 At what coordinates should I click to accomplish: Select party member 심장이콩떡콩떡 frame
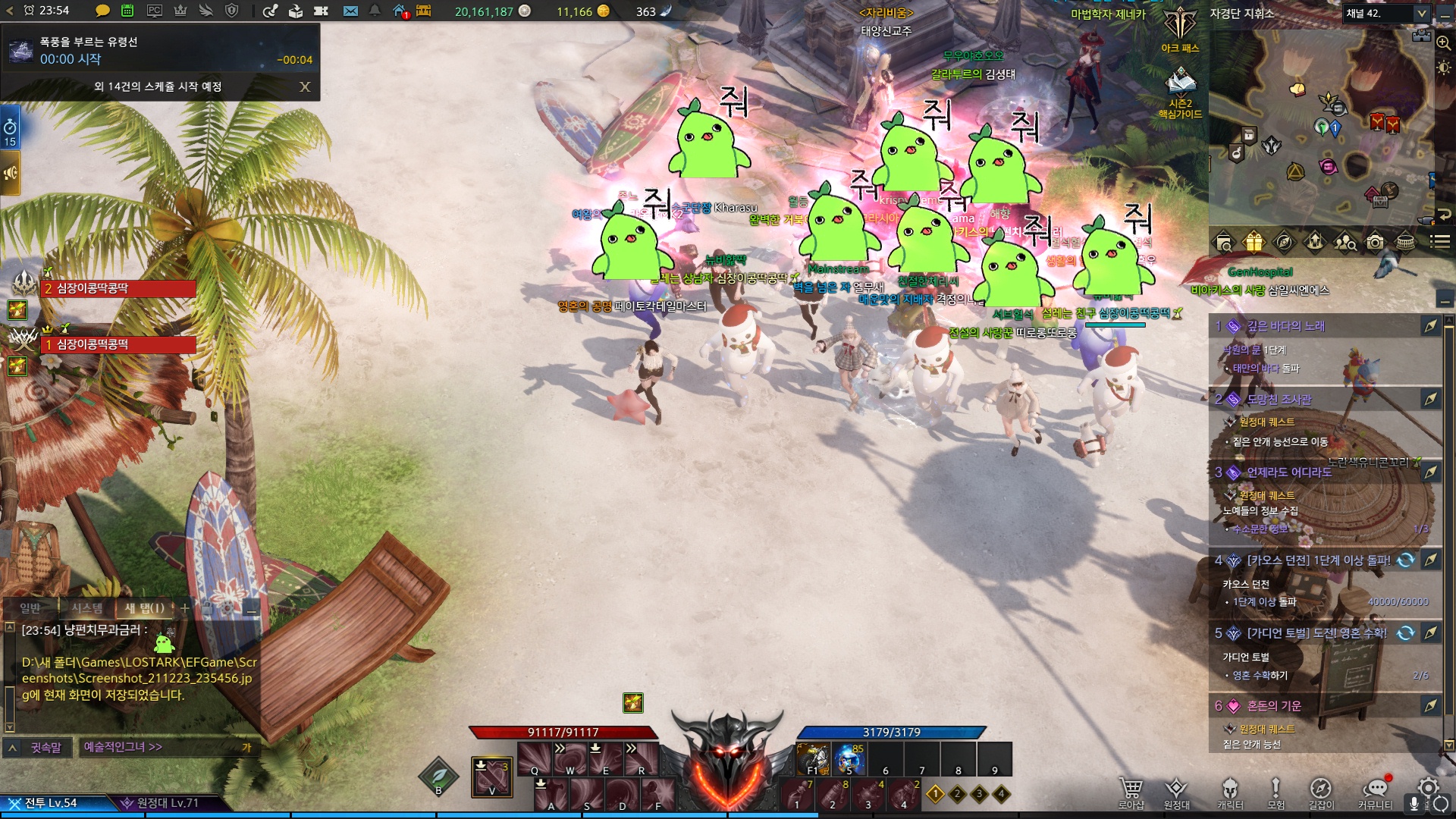click(x=118, y=344)
